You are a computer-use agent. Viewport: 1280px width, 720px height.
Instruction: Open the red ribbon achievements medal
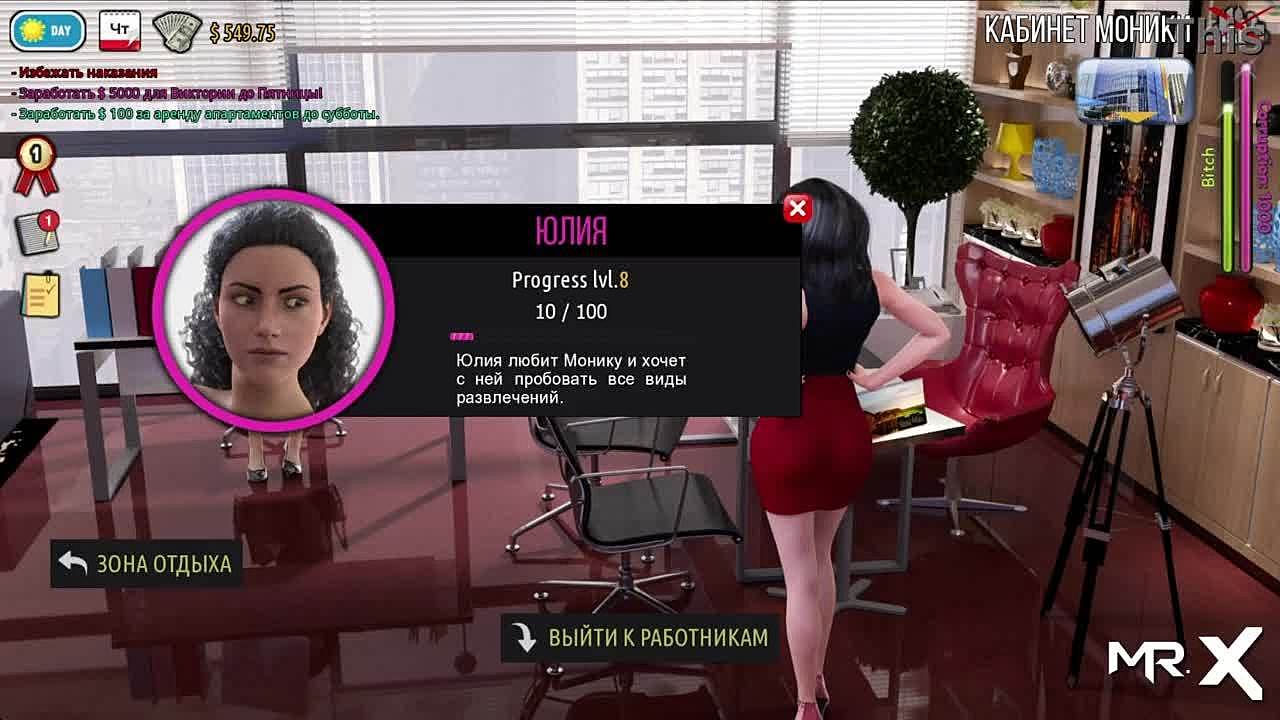[x=35, y=166]
